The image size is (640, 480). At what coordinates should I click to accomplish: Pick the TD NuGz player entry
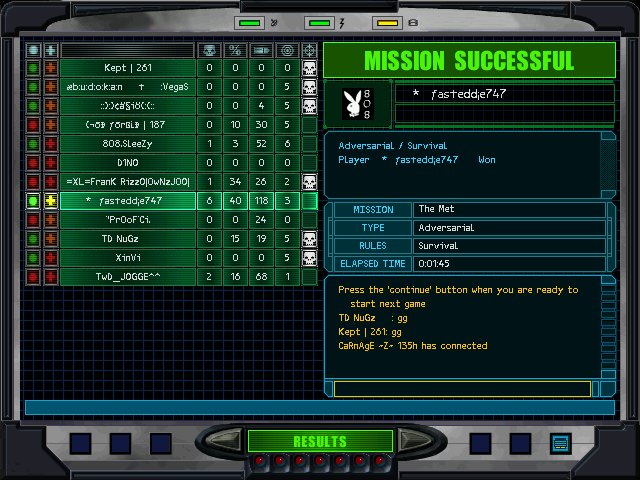coord(128,238)
